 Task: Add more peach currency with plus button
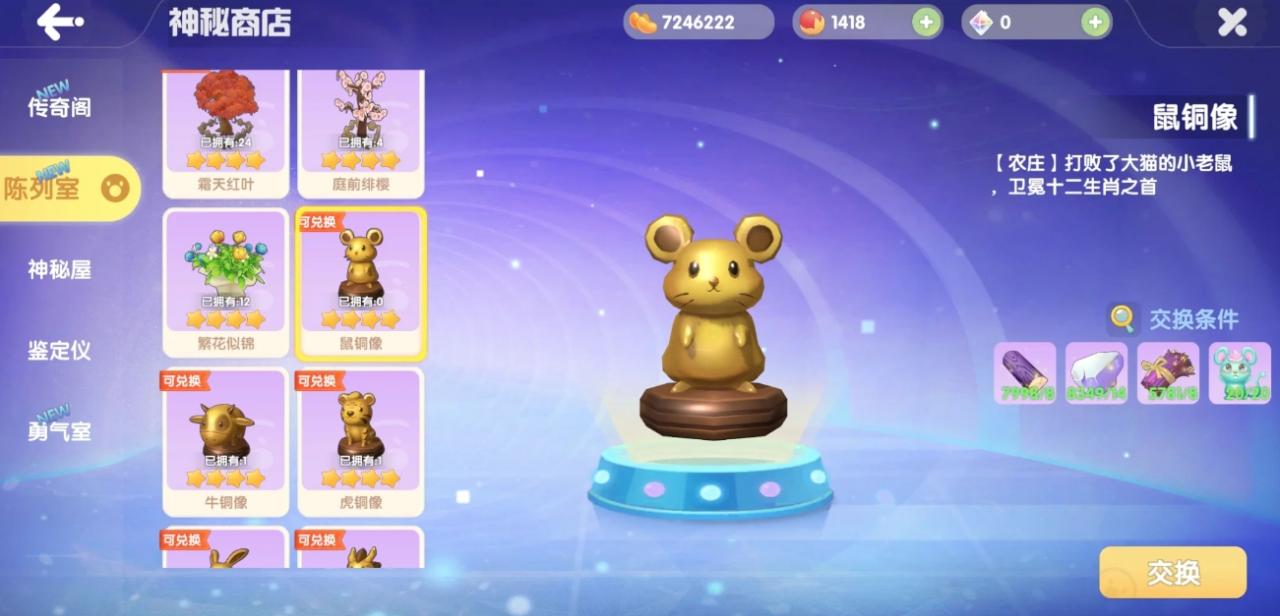click(926, 22)
